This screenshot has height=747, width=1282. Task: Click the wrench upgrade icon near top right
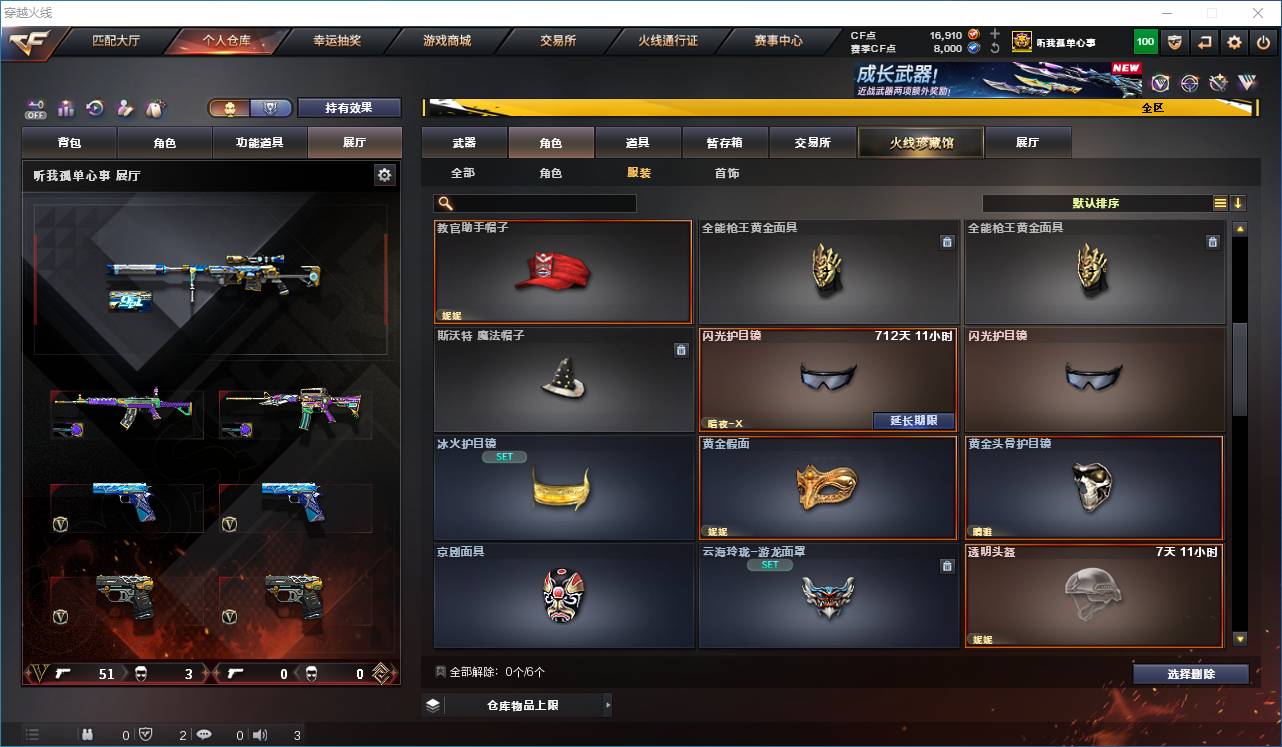[x=1217, y=82]
